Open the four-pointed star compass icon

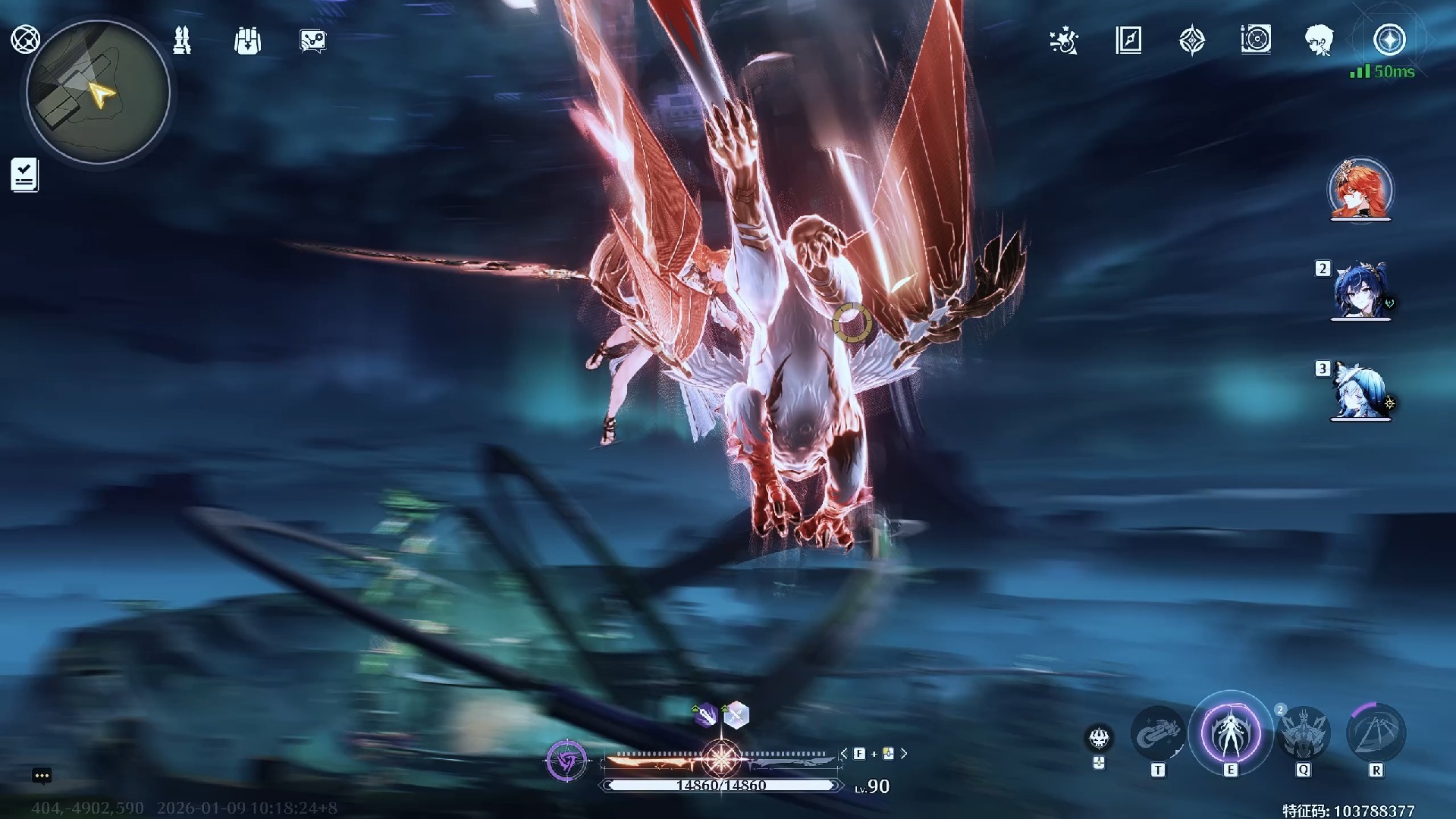[x=1192, y=40]
